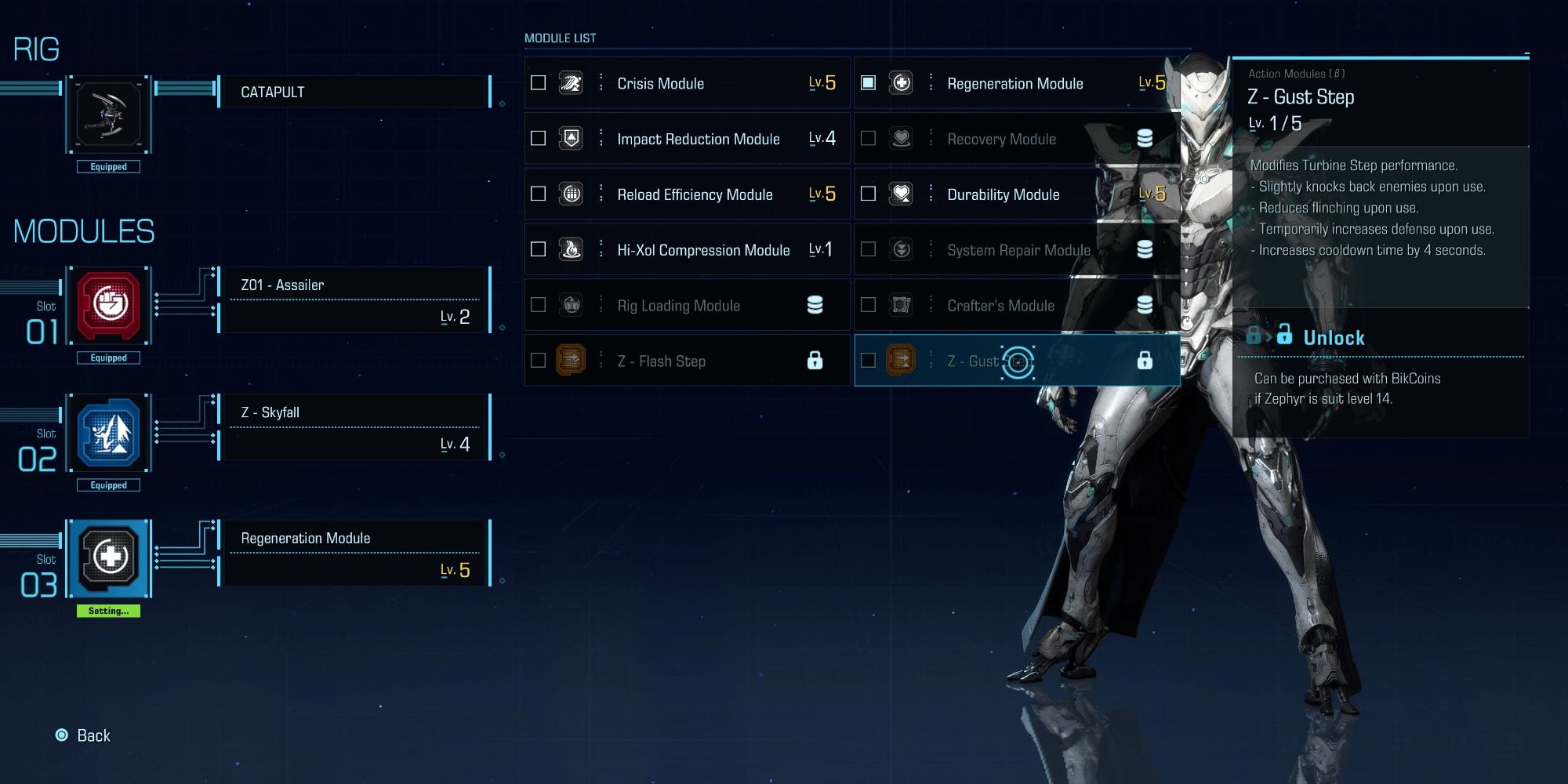
Task: Select the red Z01 - Assailer slot icon
Action: pos(110,304)
